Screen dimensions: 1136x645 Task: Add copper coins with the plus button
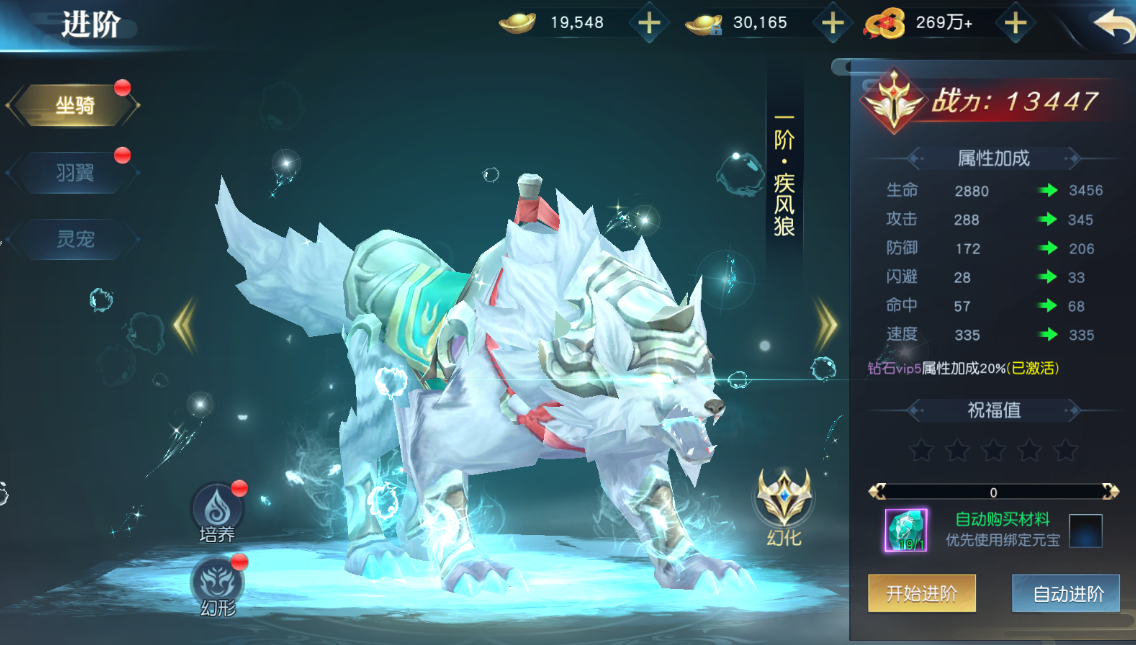(x=1015, y=23)
